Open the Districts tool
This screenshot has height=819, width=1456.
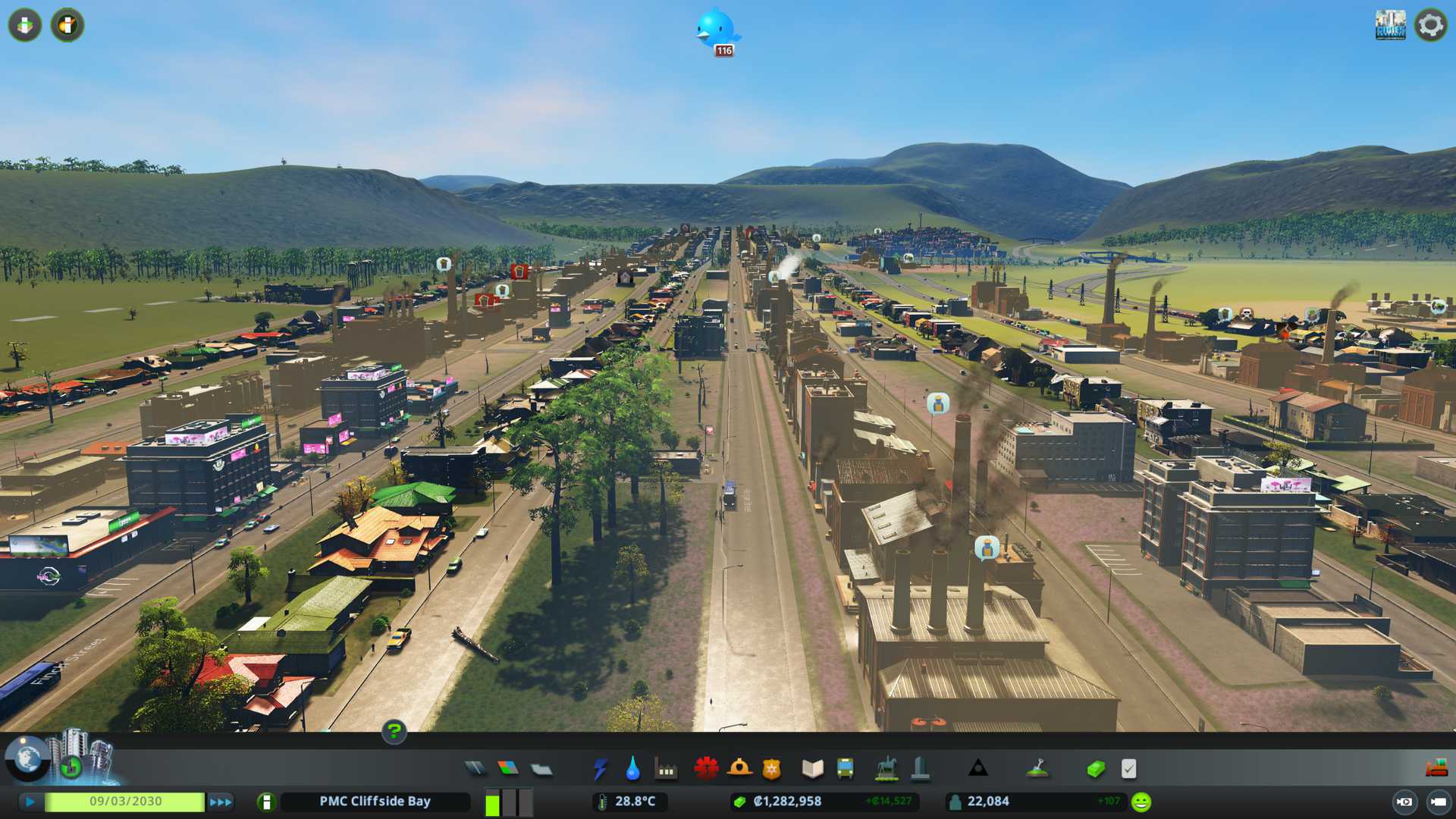[541, 769]
